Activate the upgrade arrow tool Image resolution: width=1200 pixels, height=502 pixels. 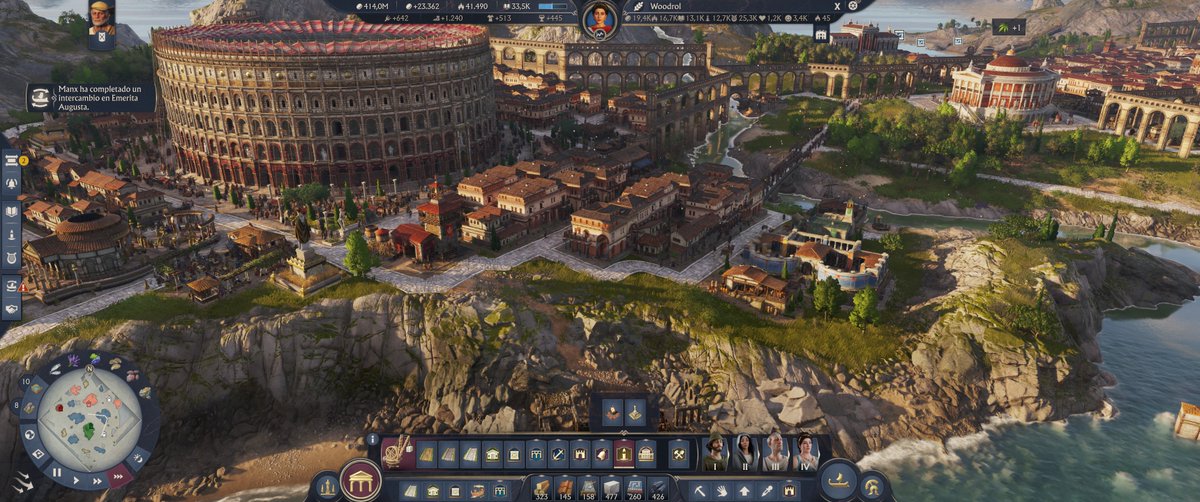tap(745, 491)
